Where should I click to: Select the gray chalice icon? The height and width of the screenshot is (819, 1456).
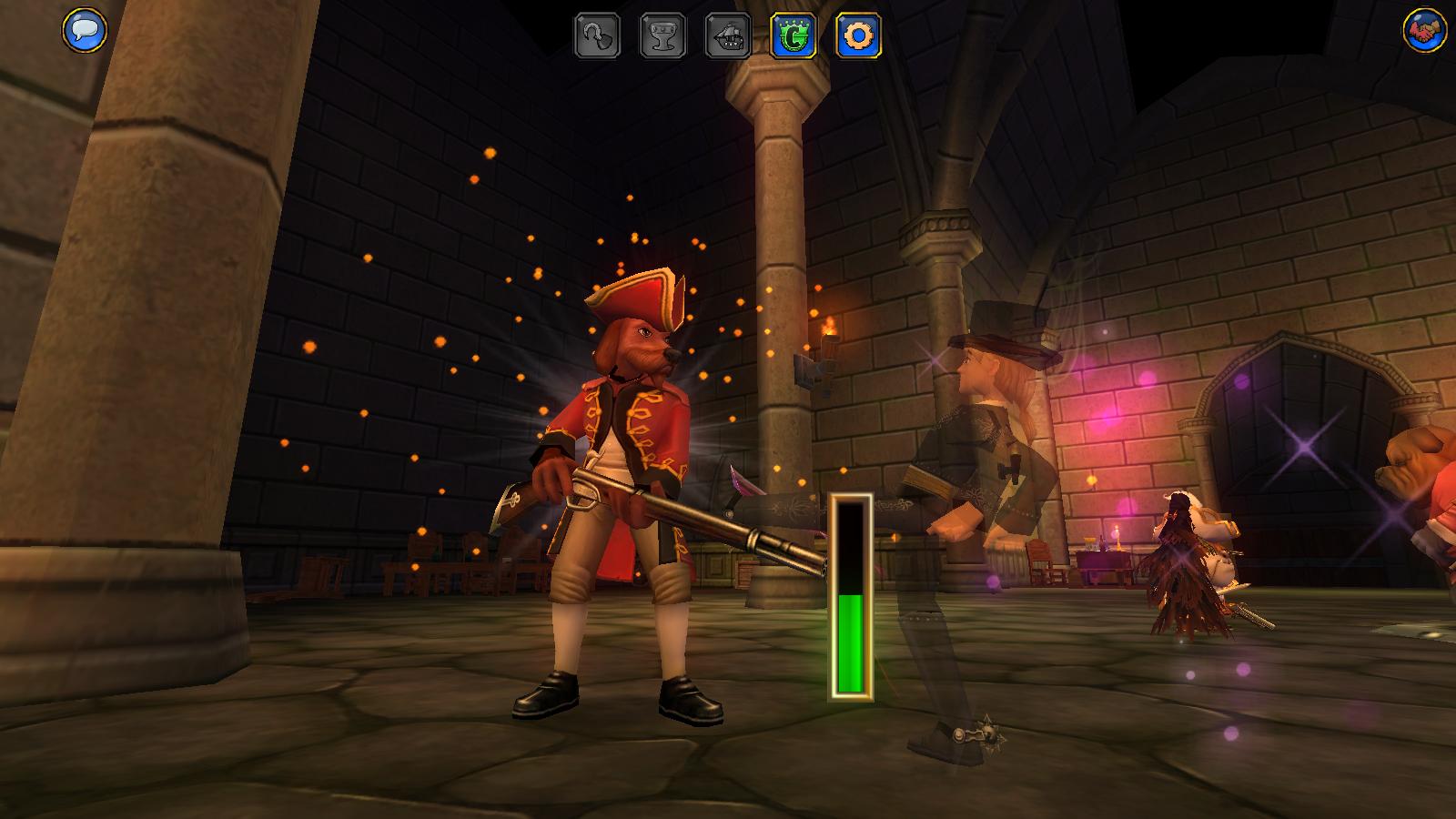[662, 36]
